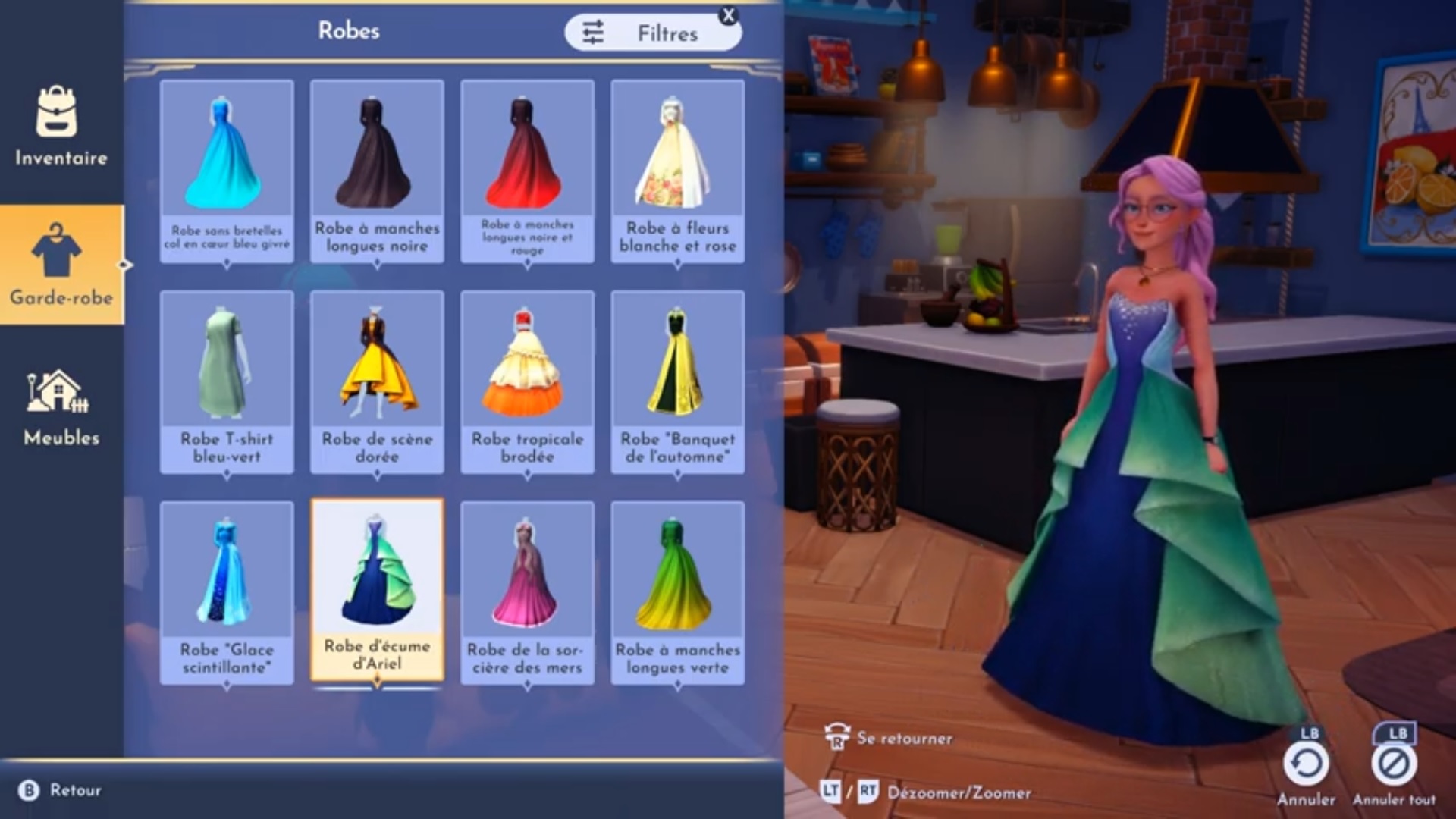1456x819 pixels.
Task: Equip Robe de scène dorée
Action: (377, 381)
